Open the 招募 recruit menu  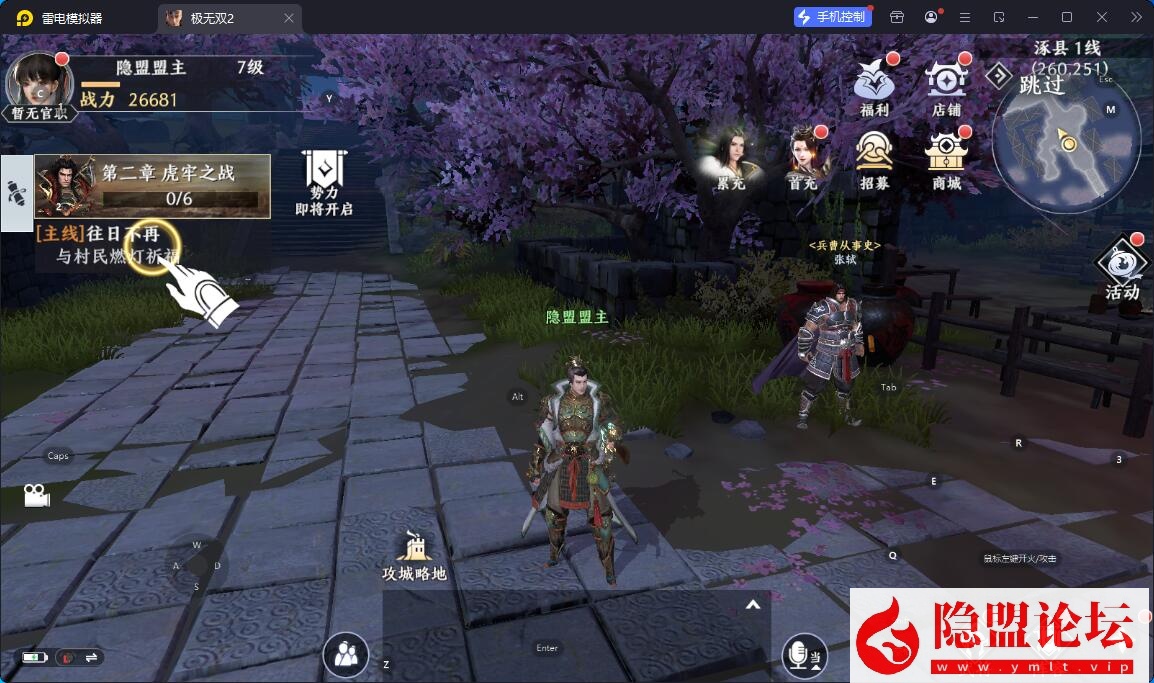tap(874, 156)
